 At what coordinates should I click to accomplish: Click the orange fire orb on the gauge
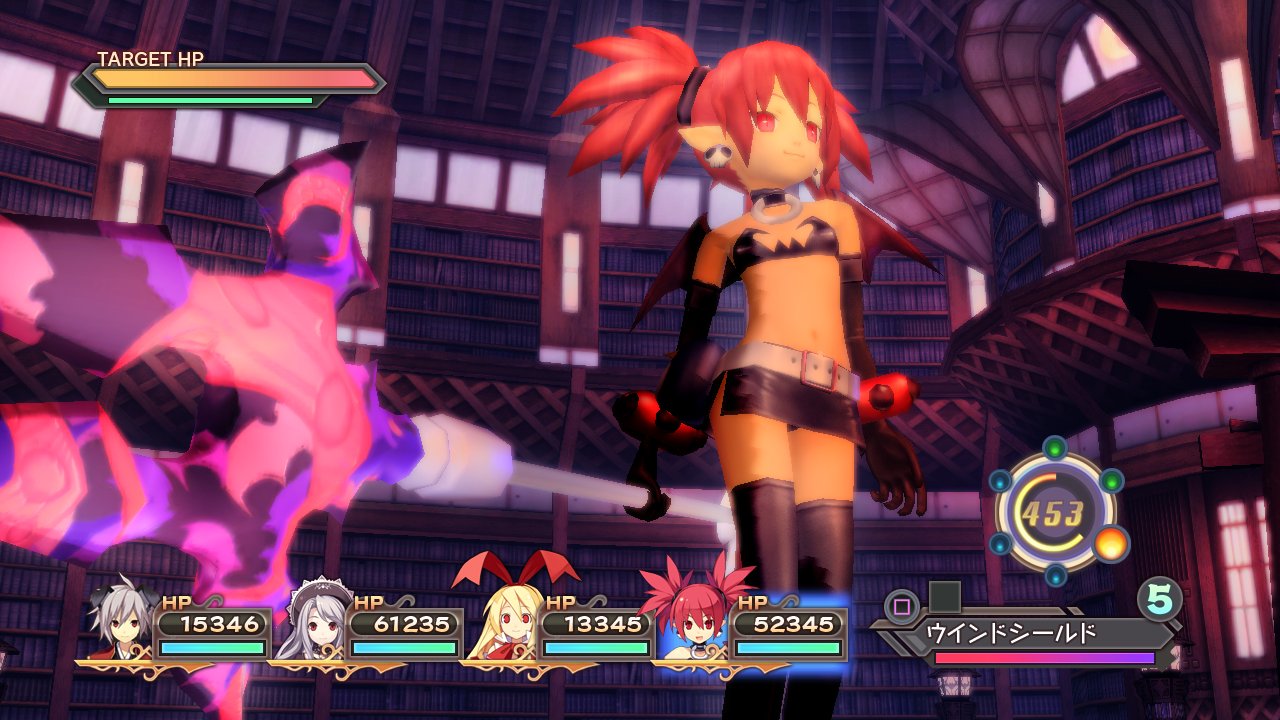pyautogui.click(x=1110, y=544)
